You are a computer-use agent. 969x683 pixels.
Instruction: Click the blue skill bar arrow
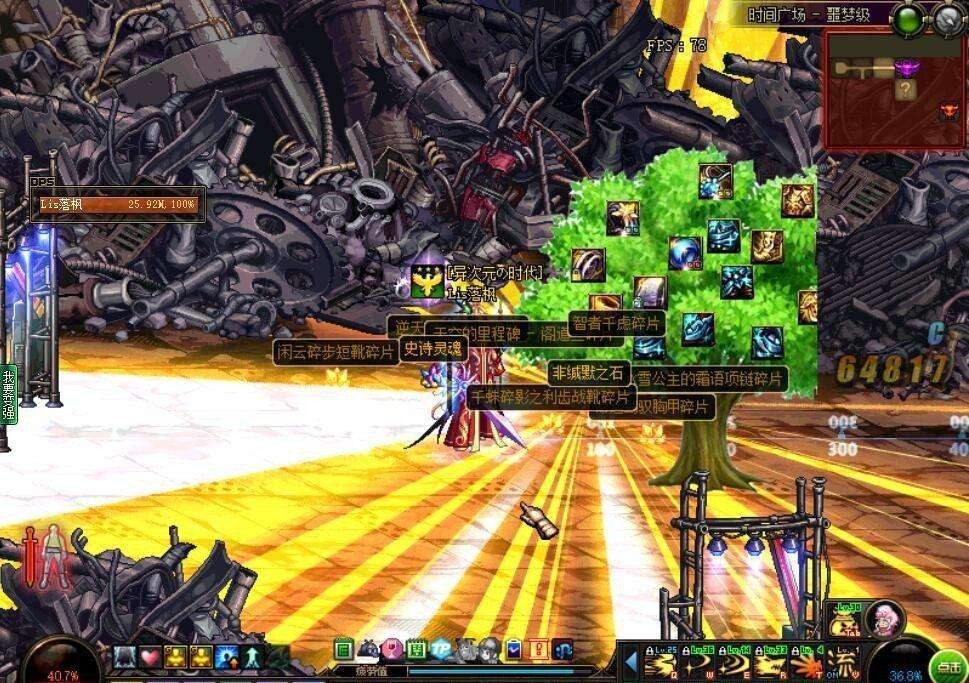pos(631,661)
